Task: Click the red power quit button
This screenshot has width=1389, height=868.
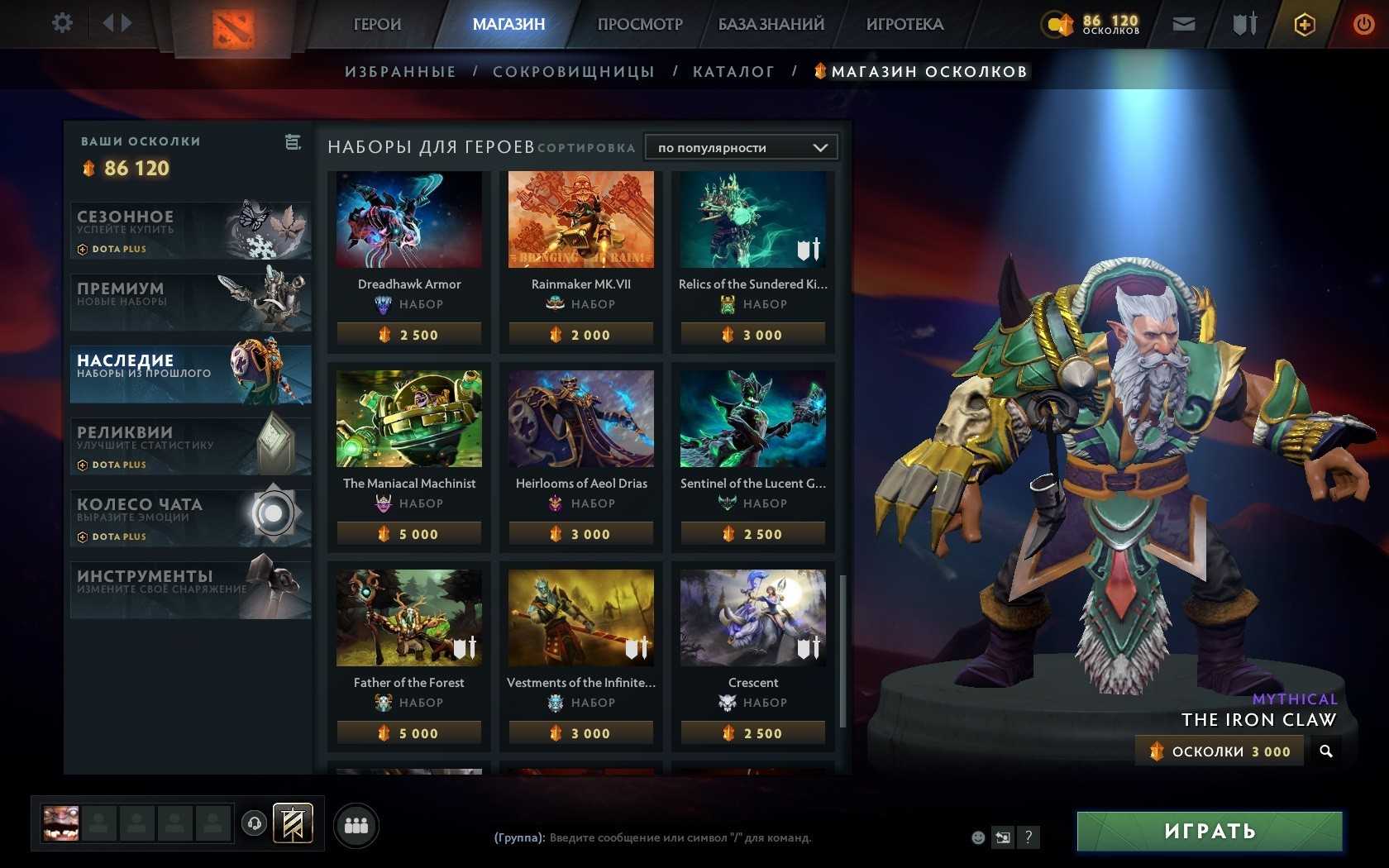Action: click(1363, 24)
